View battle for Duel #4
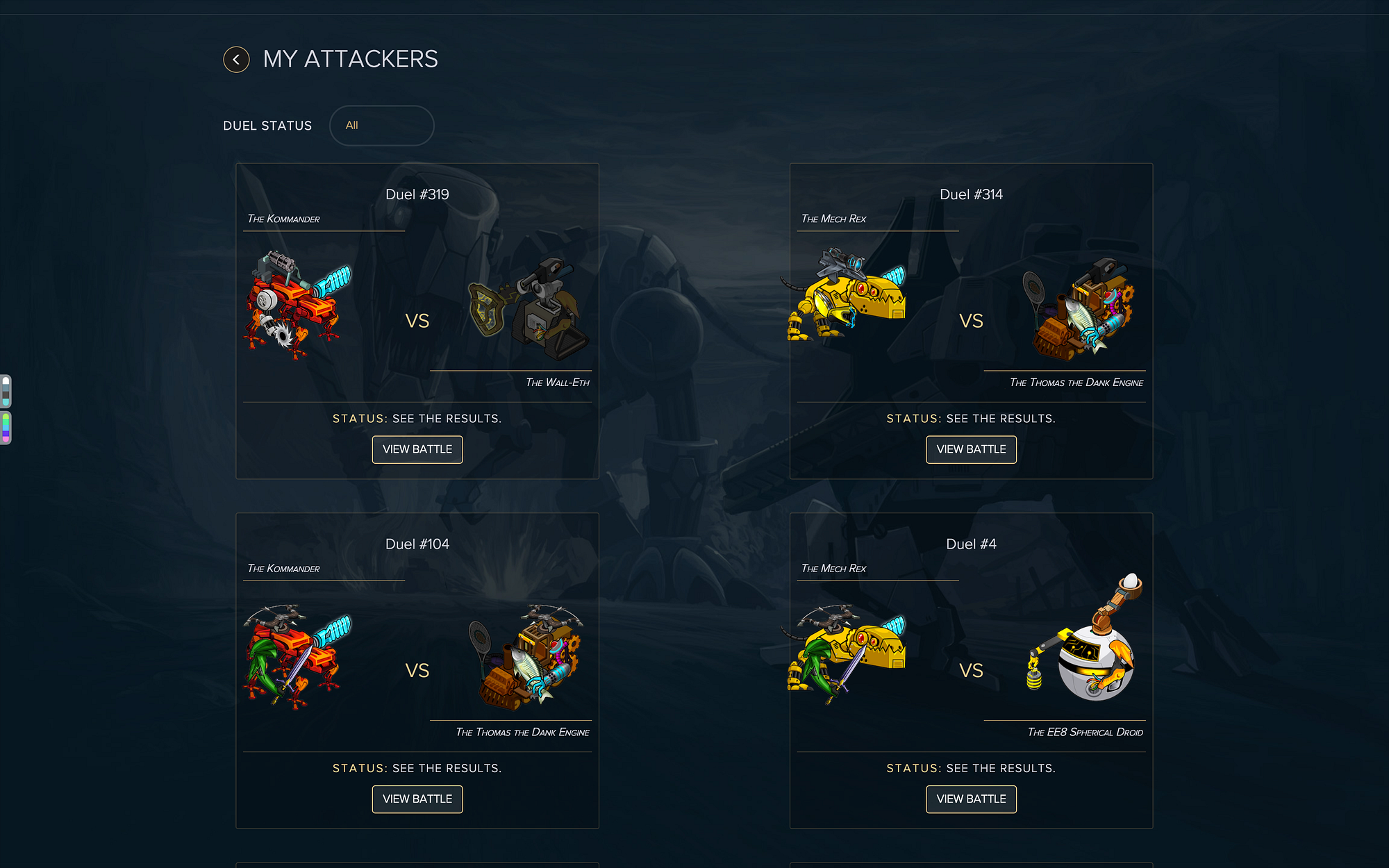This screenshot has height=868, width=1389. coord(971,799)
